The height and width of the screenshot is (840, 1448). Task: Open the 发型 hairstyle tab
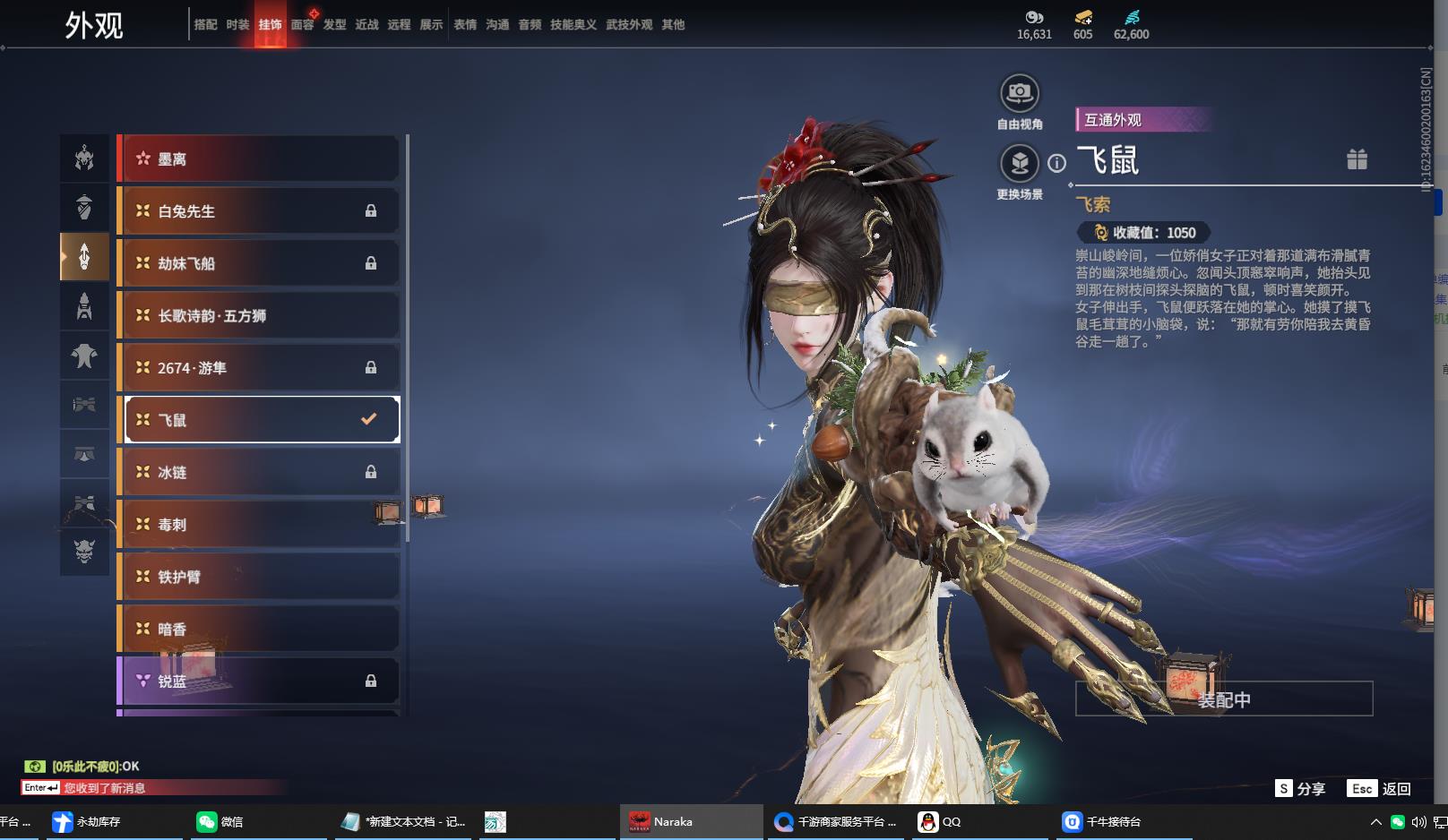[x=334, y=25]
